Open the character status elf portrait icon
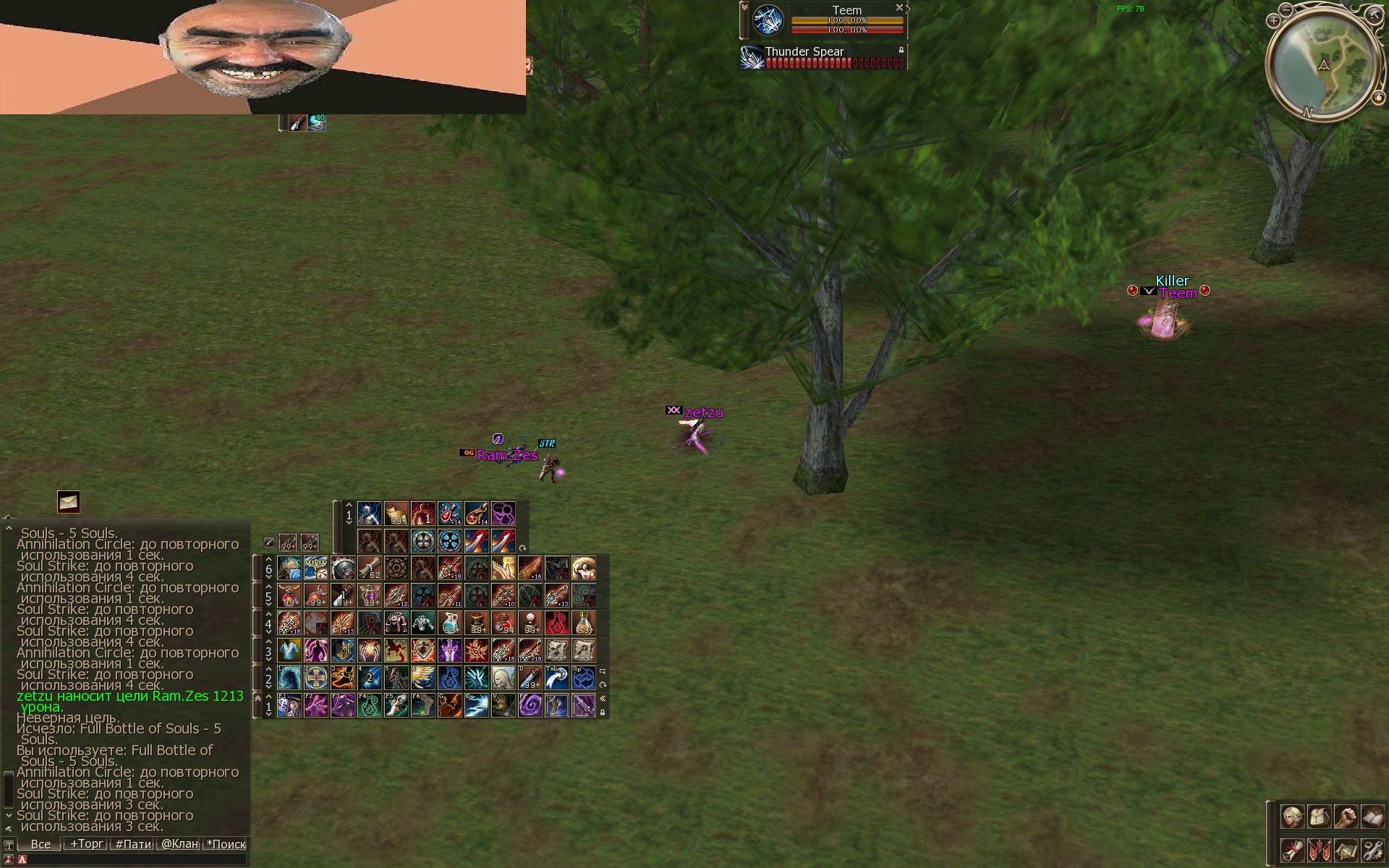1389x868 pixels. [1292, 817]
